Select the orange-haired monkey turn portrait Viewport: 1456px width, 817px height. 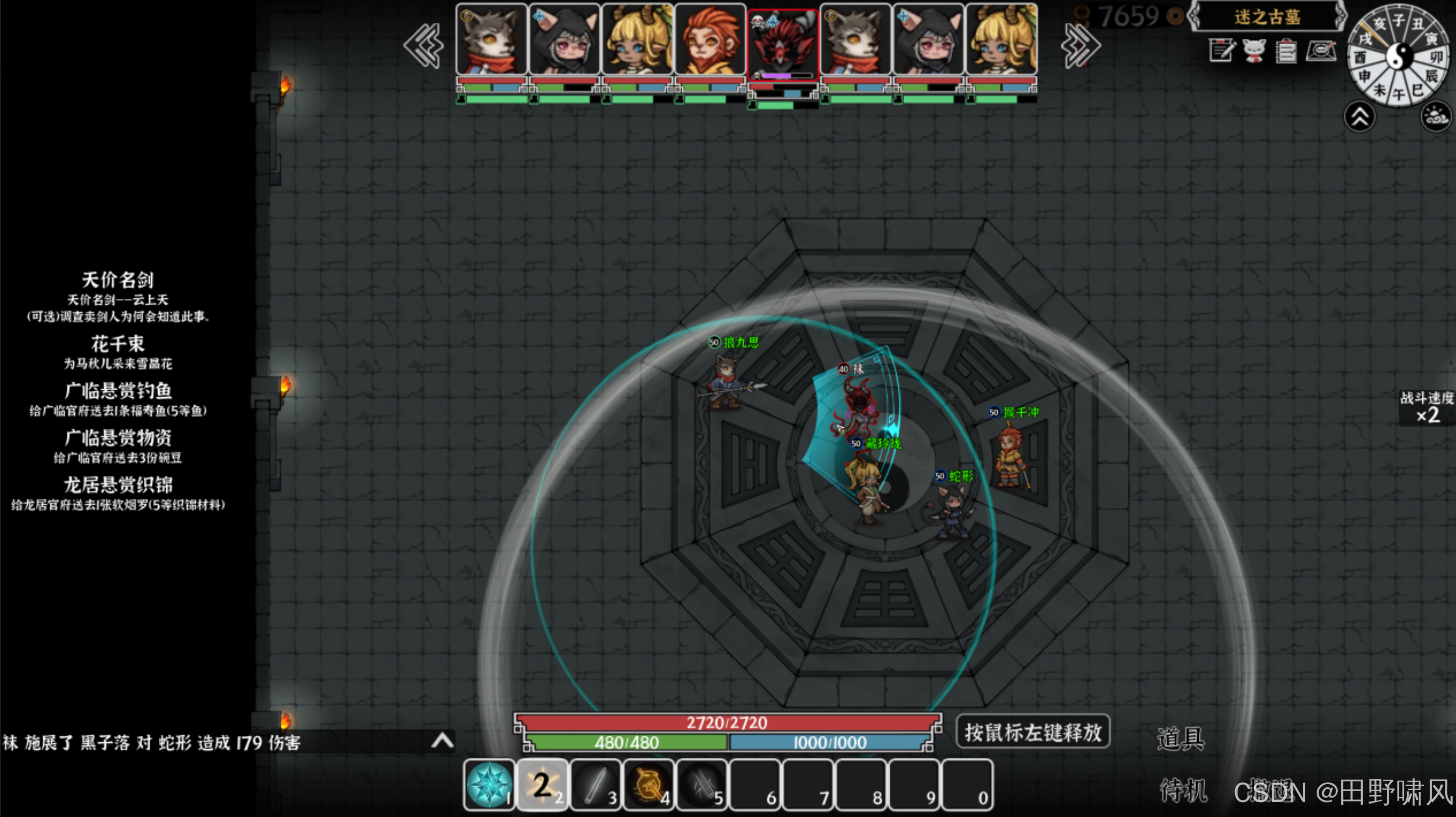click(710, 39)
